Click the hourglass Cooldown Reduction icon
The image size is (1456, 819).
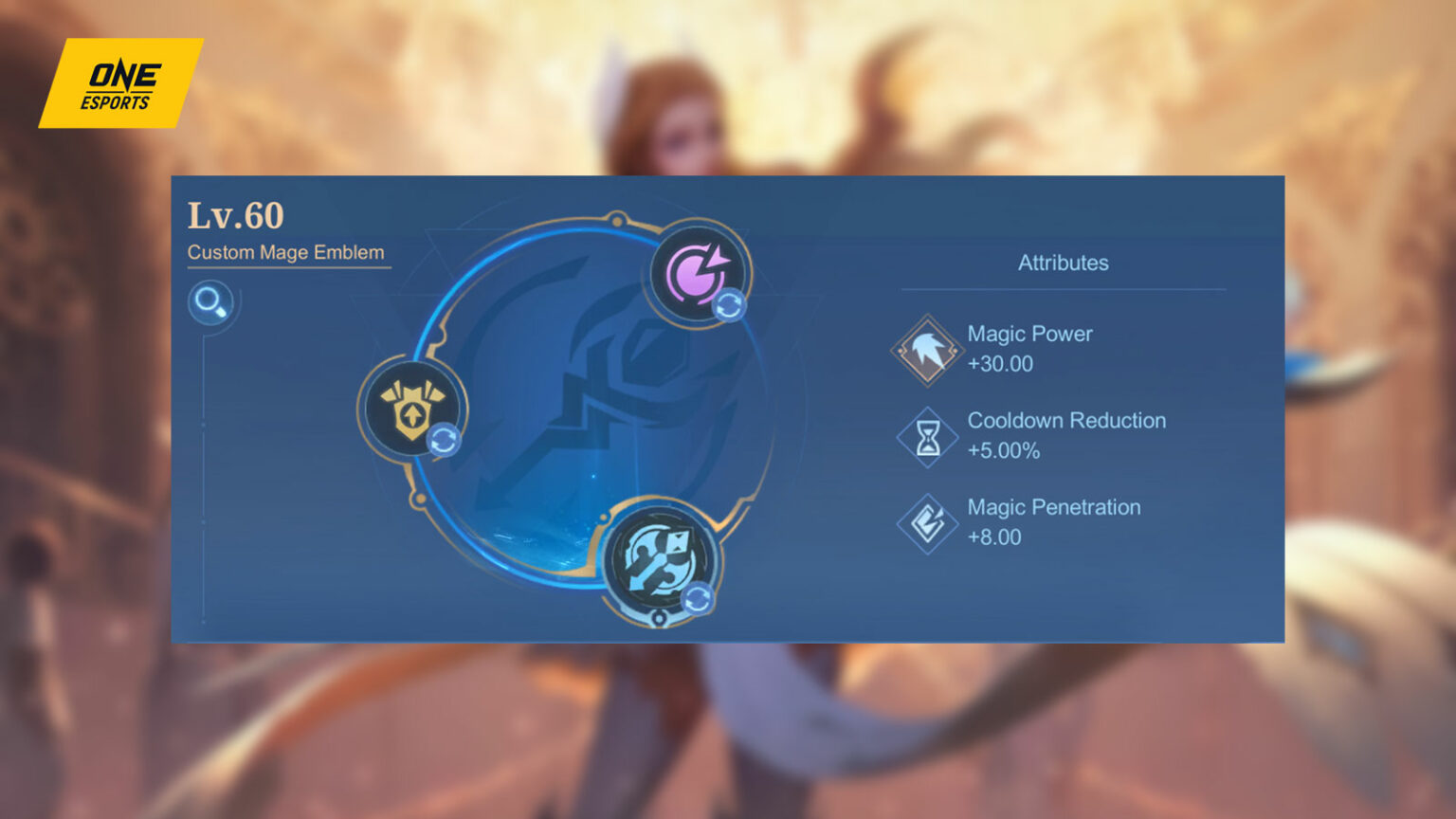(x=925, y=436)
